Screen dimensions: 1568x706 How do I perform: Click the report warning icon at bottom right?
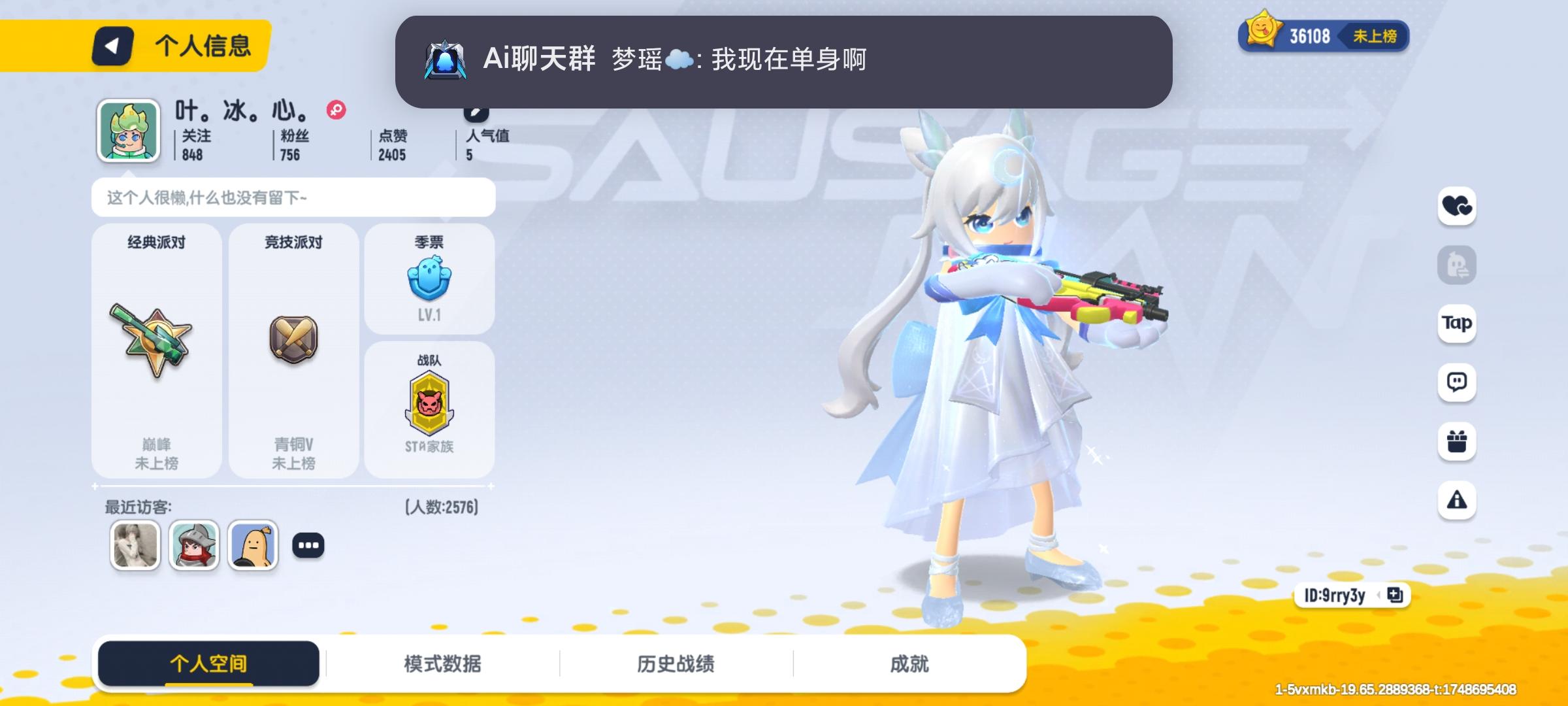tap(1458, 500)
